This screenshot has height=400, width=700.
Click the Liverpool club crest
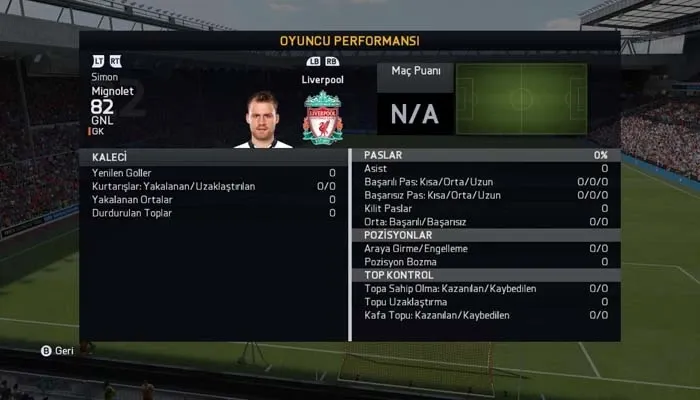click(322, 117)
